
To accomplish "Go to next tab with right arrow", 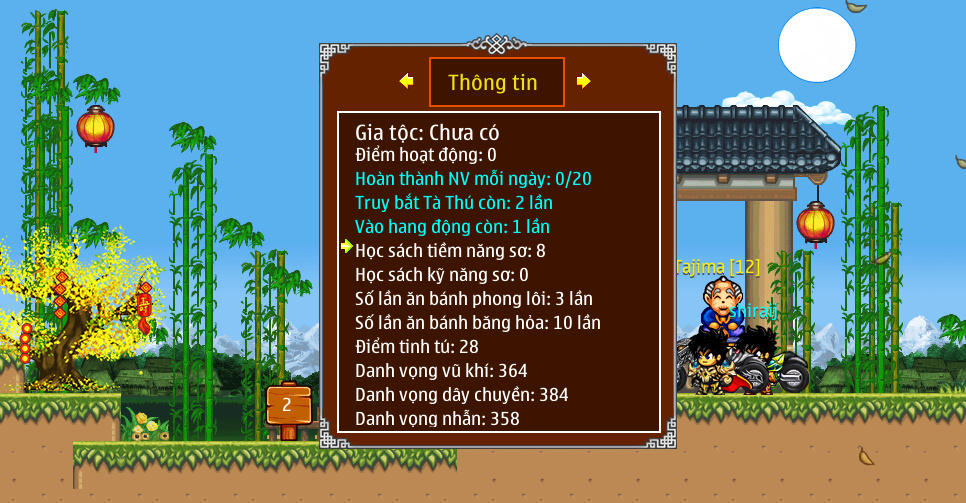I will click(x=584, y=81).
